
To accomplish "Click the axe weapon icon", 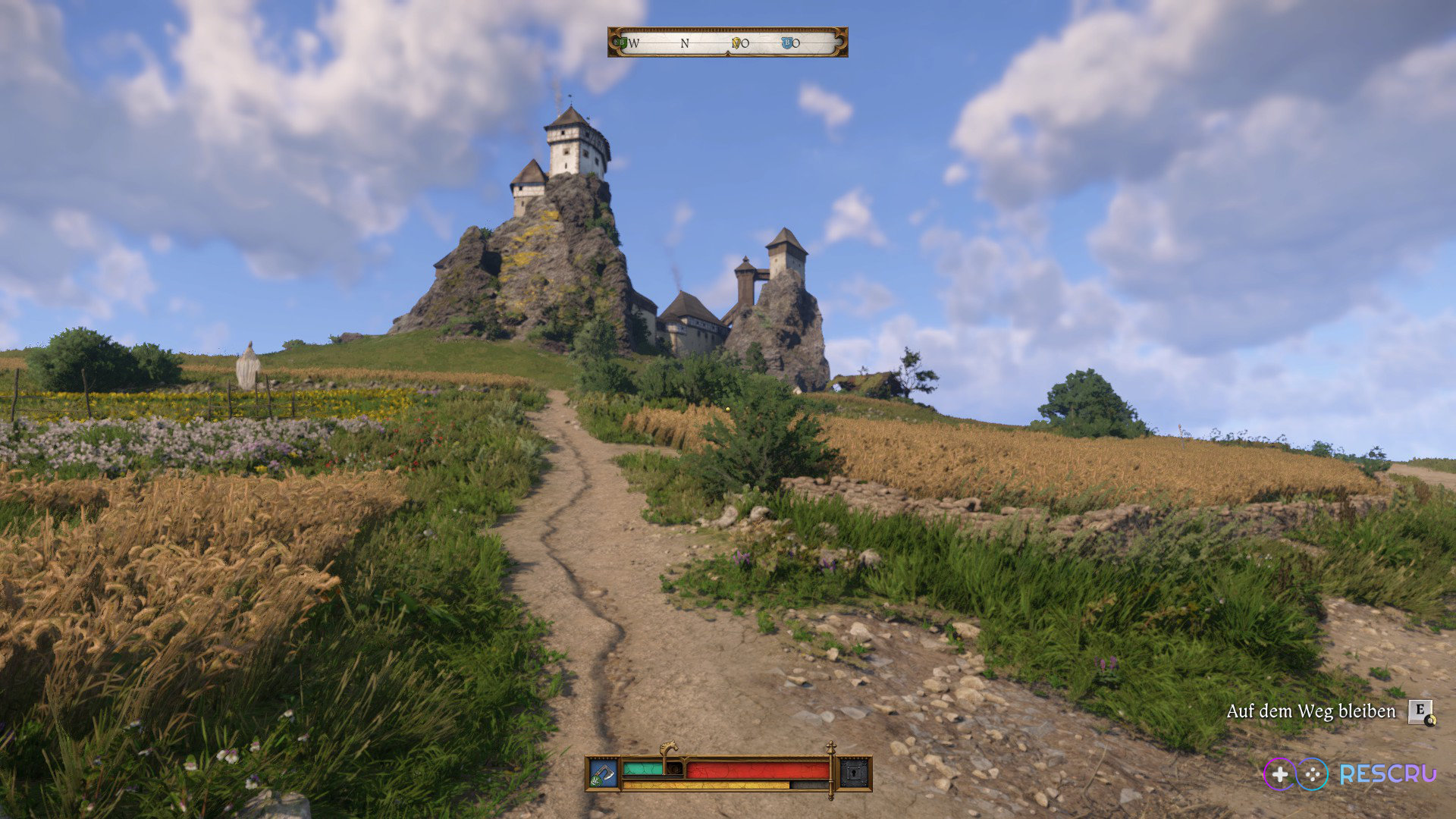I will [x=604, y=773].
